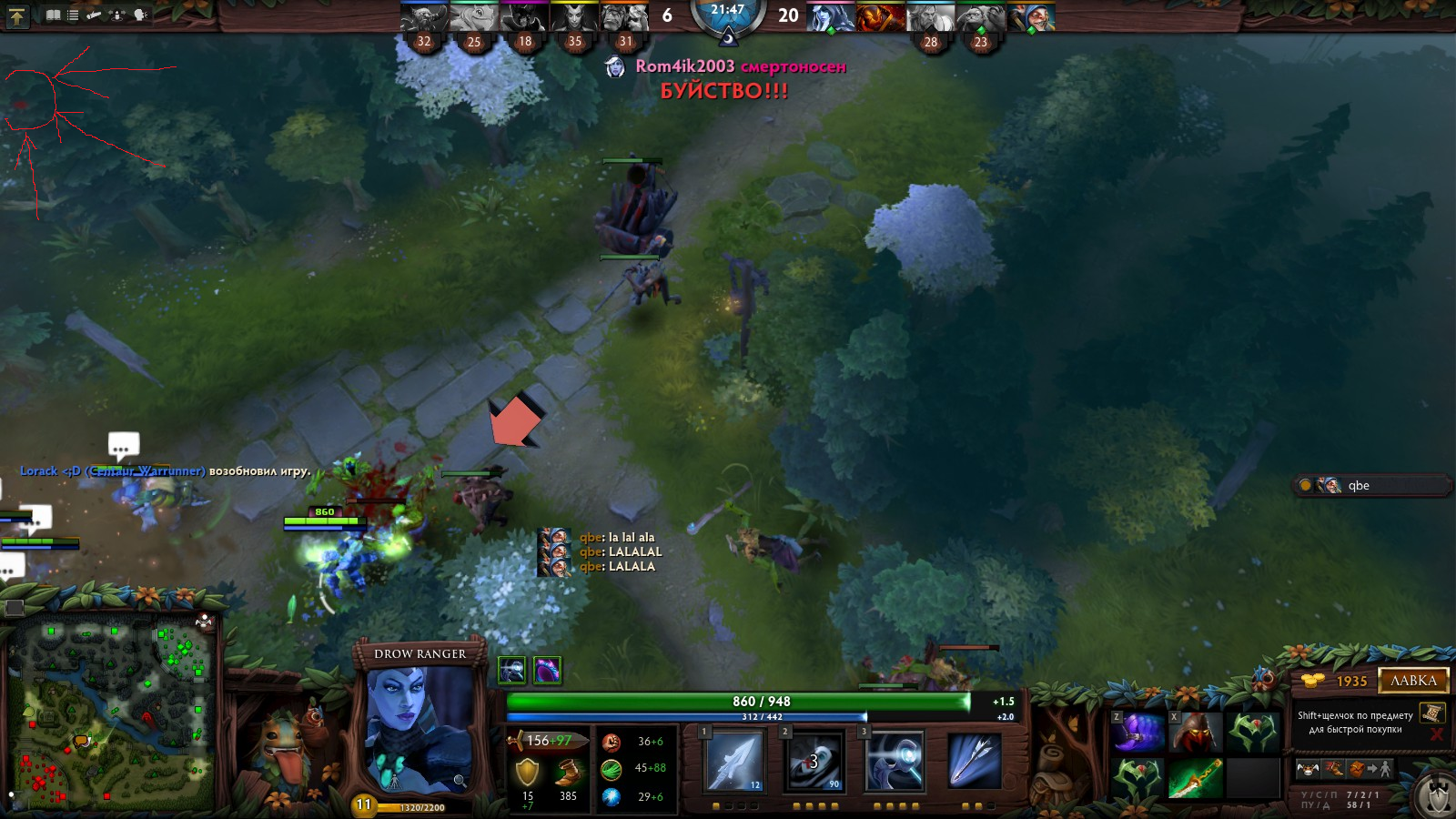Use the purple Shadow Blade item slot
The image size is (1456, 819).
pyautogui.click(x=1138, y=733)
